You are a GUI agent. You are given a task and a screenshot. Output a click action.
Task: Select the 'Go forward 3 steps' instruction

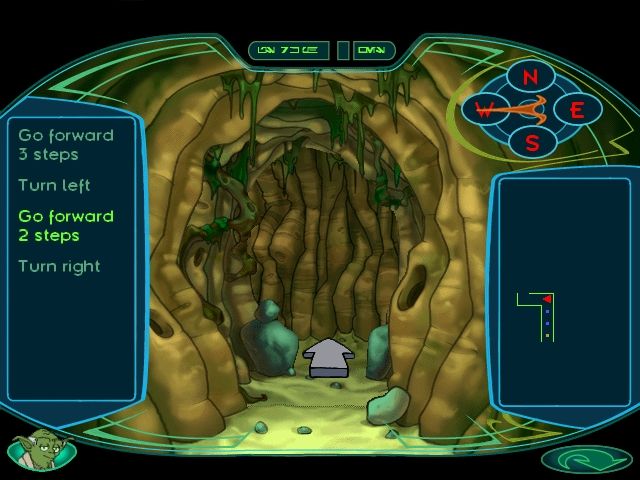click(x=66, y=145)
